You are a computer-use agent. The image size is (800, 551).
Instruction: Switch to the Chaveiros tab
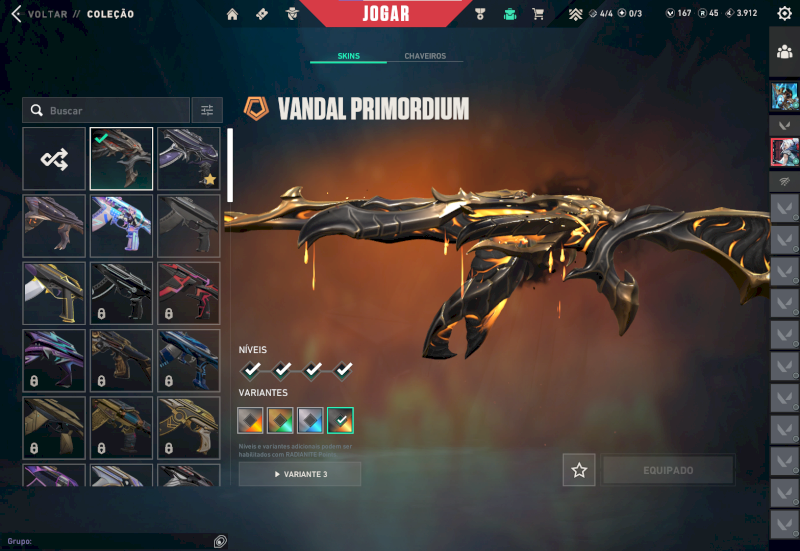pyautogui.click(x=425, y=56)
